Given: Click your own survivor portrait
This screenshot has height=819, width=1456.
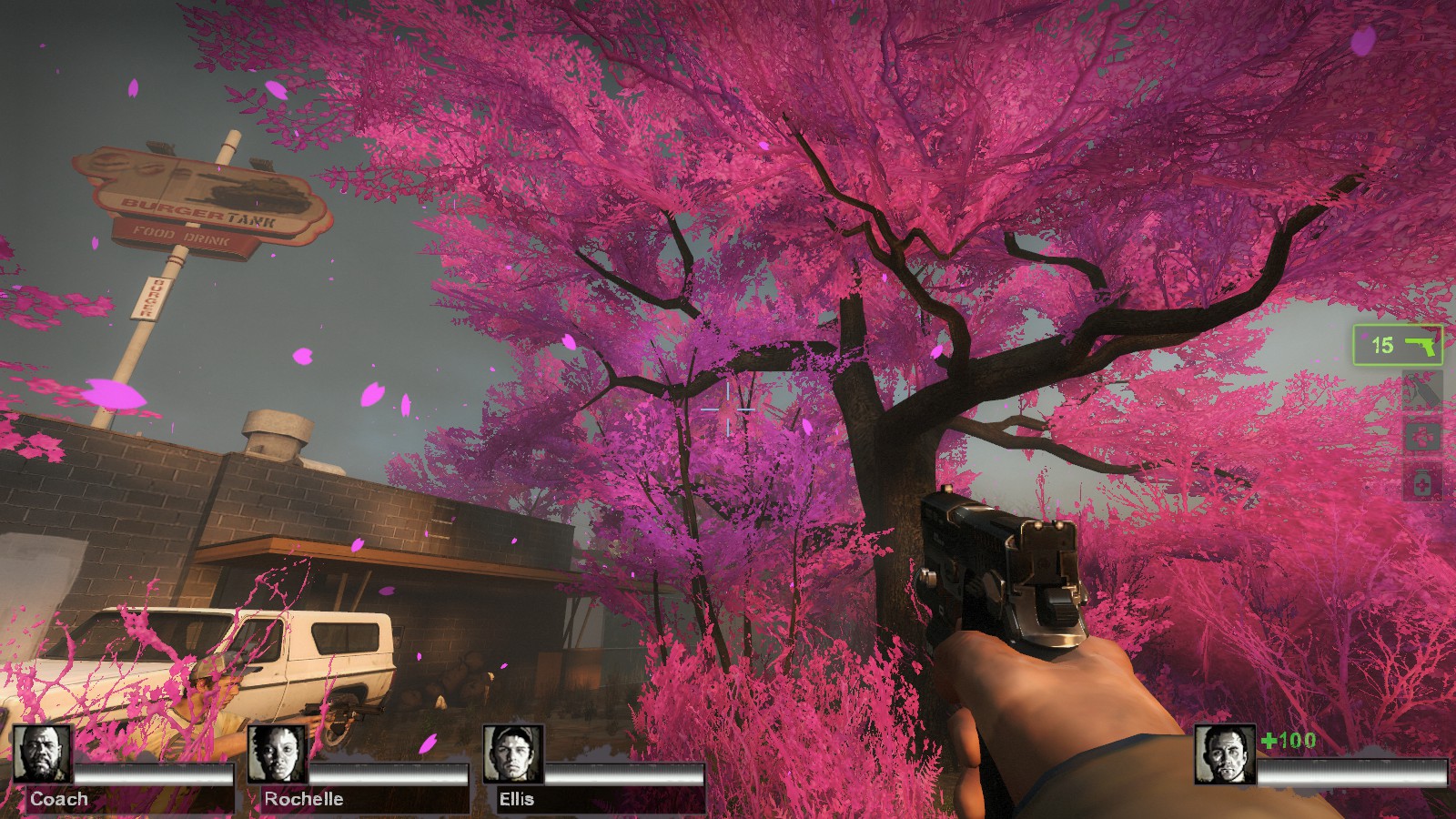Looking at the screenshot, I should (x=1225, y=754).
